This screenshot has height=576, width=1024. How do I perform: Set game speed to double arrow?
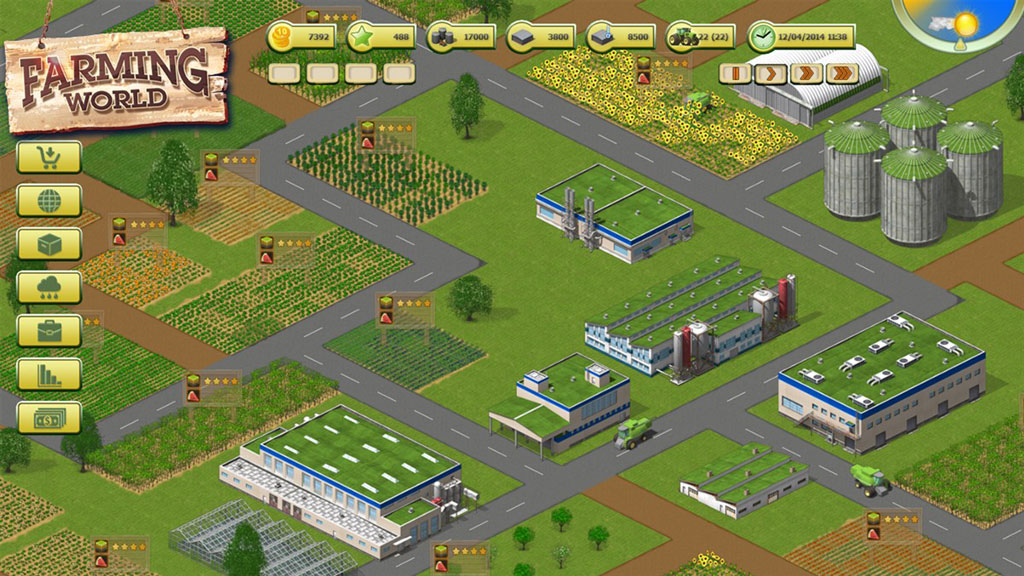click(x=806, y=73)
